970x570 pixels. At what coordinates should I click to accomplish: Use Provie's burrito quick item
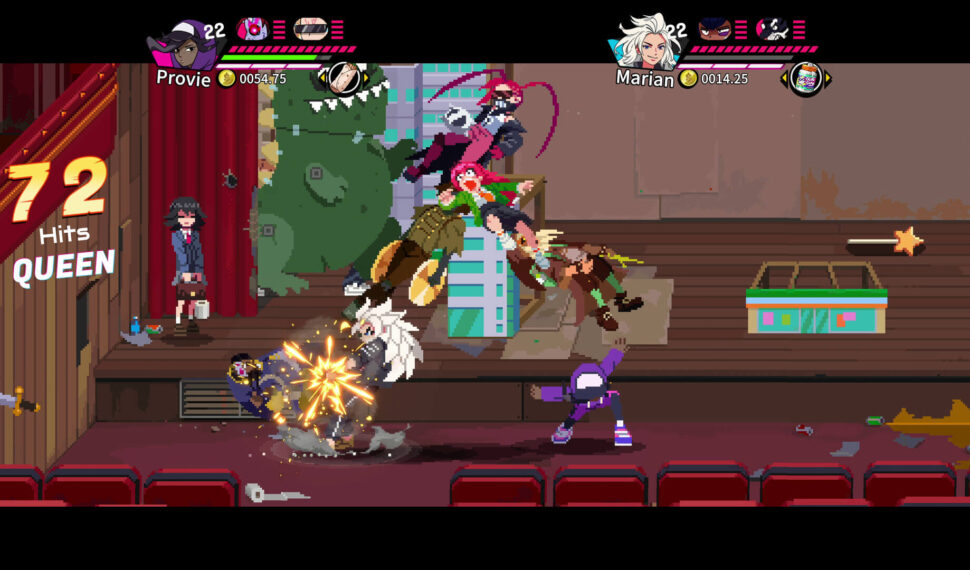pyautogui.click(x=344, y=77)
